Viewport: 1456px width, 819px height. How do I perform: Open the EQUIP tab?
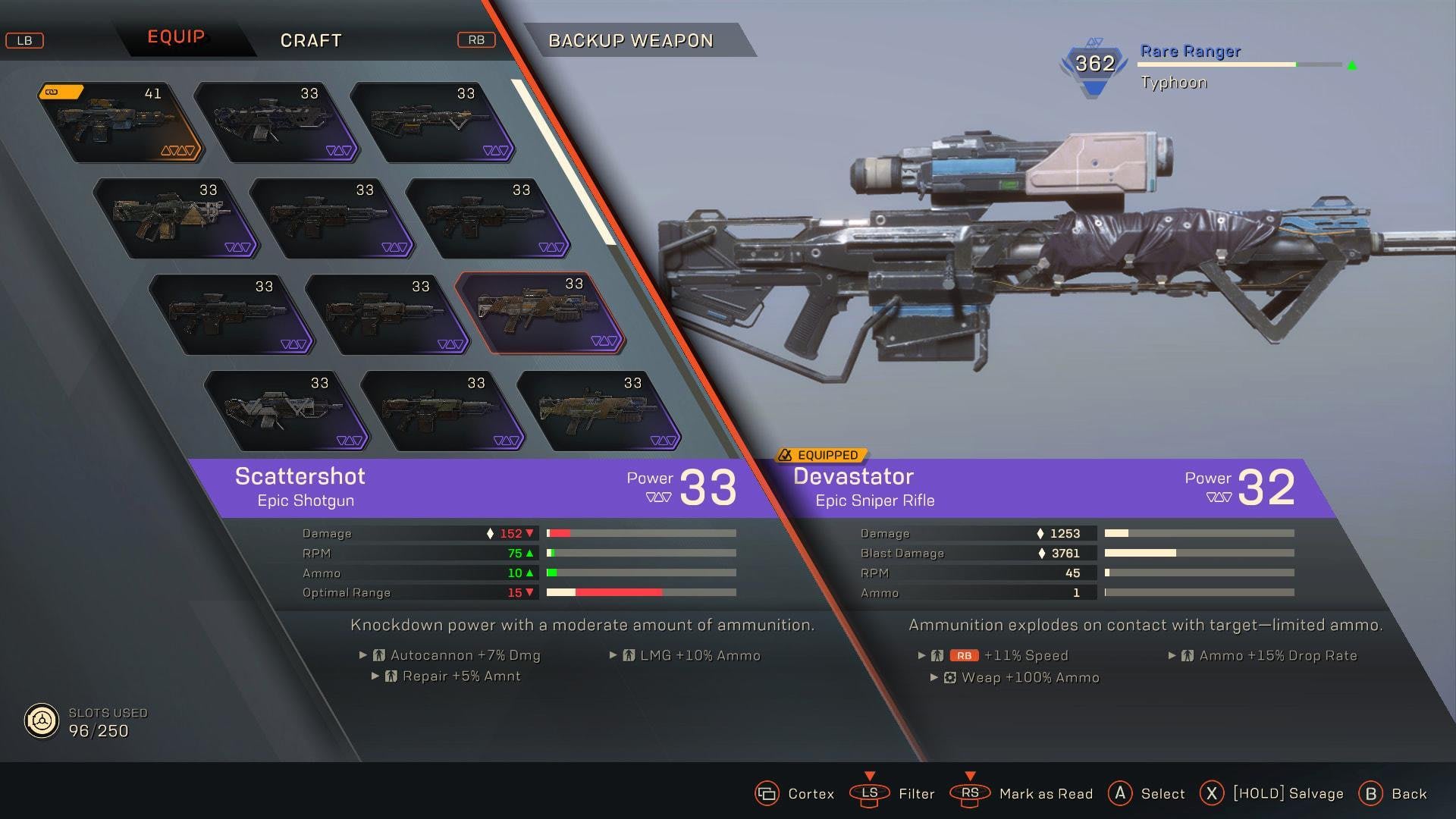176,37
